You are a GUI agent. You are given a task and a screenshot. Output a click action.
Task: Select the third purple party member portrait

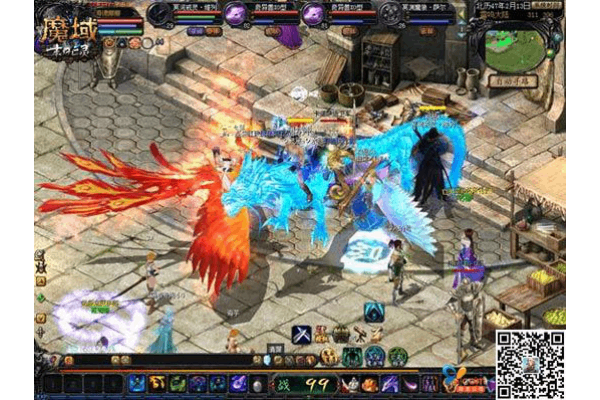(314, 13)
